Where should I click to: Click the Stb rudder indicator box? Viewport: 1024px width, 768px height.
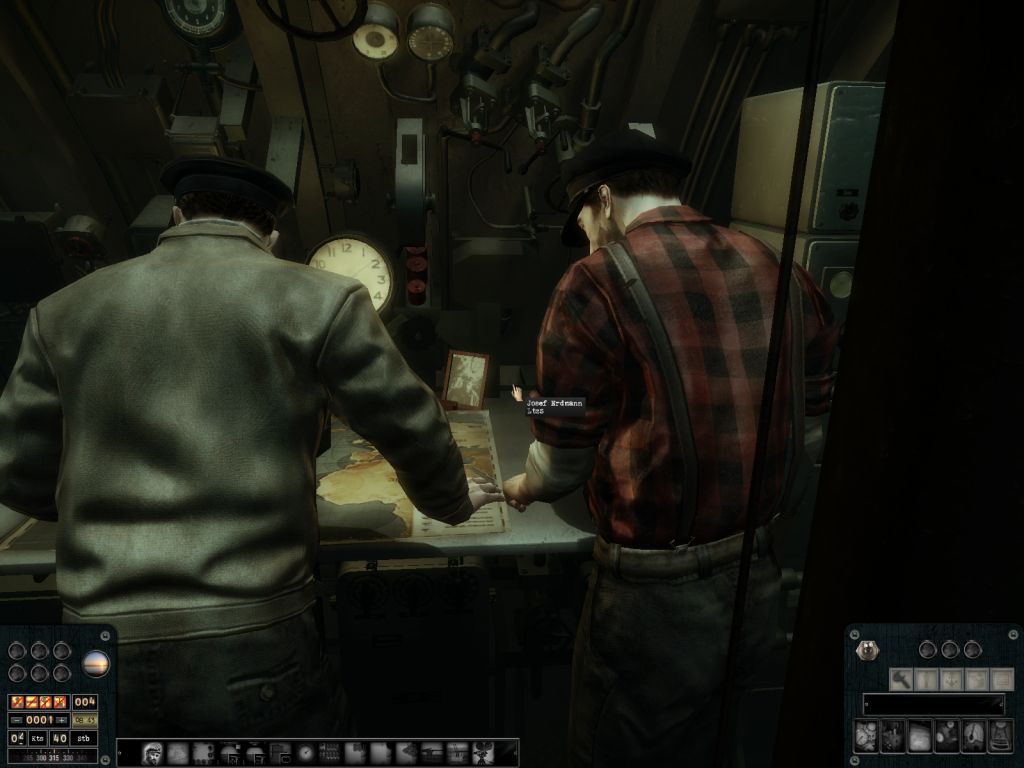tap(85, 738)
